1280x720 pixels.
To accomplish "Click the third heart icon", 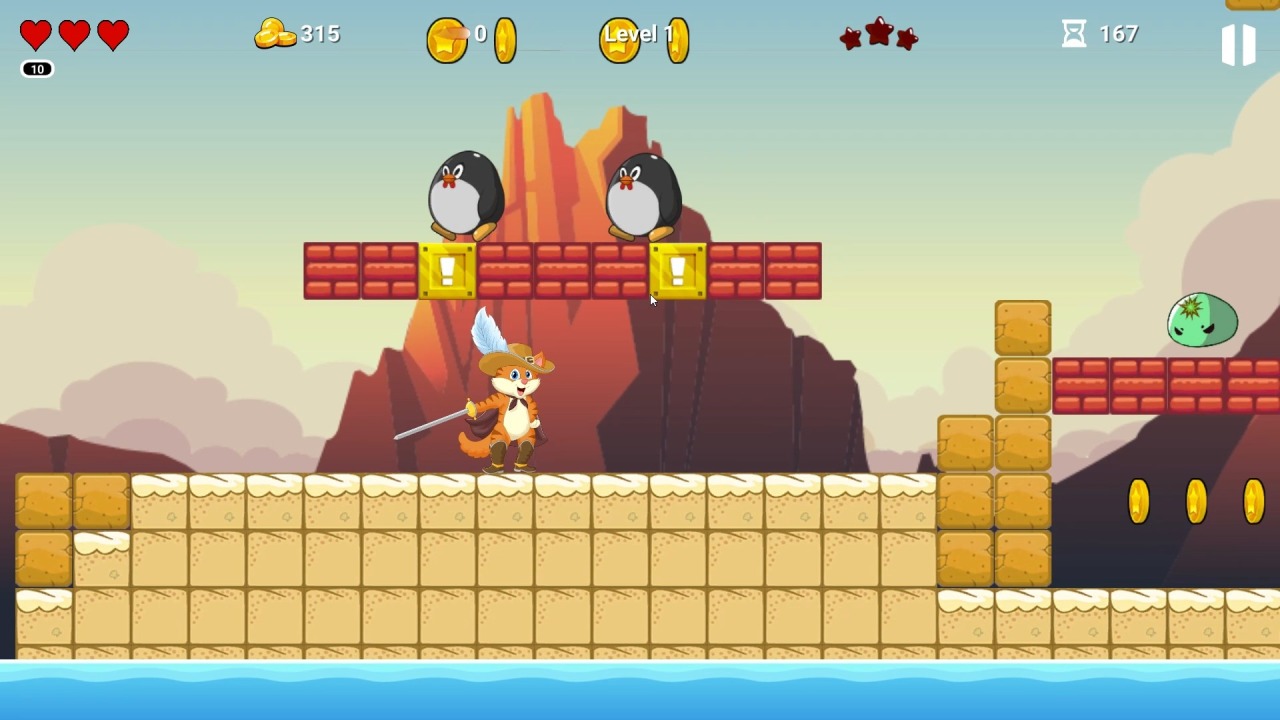I will pos(111,33).
